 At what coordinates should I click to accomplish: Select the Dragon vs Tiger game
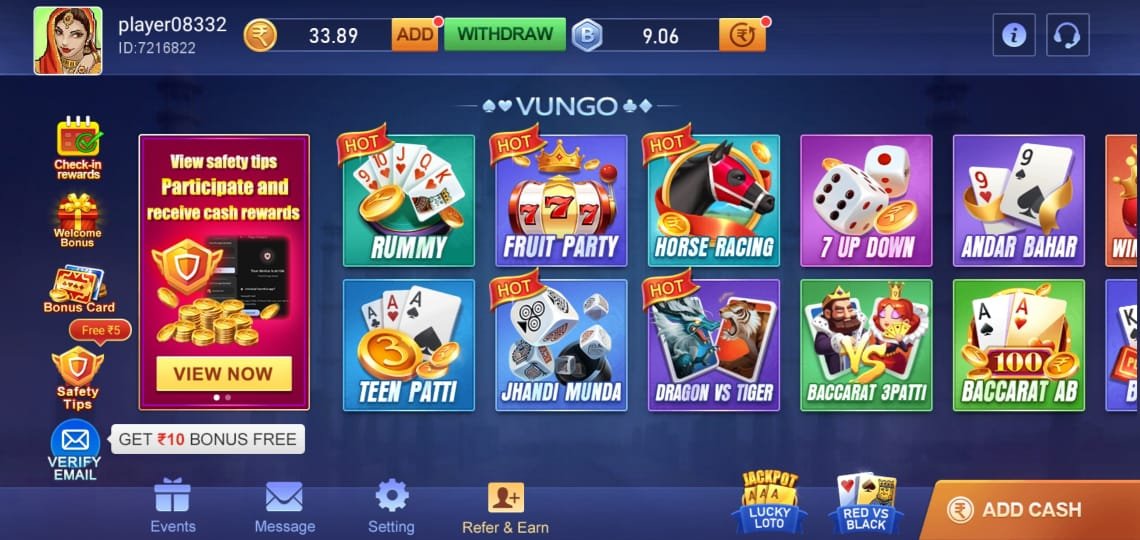click(713, 345)
